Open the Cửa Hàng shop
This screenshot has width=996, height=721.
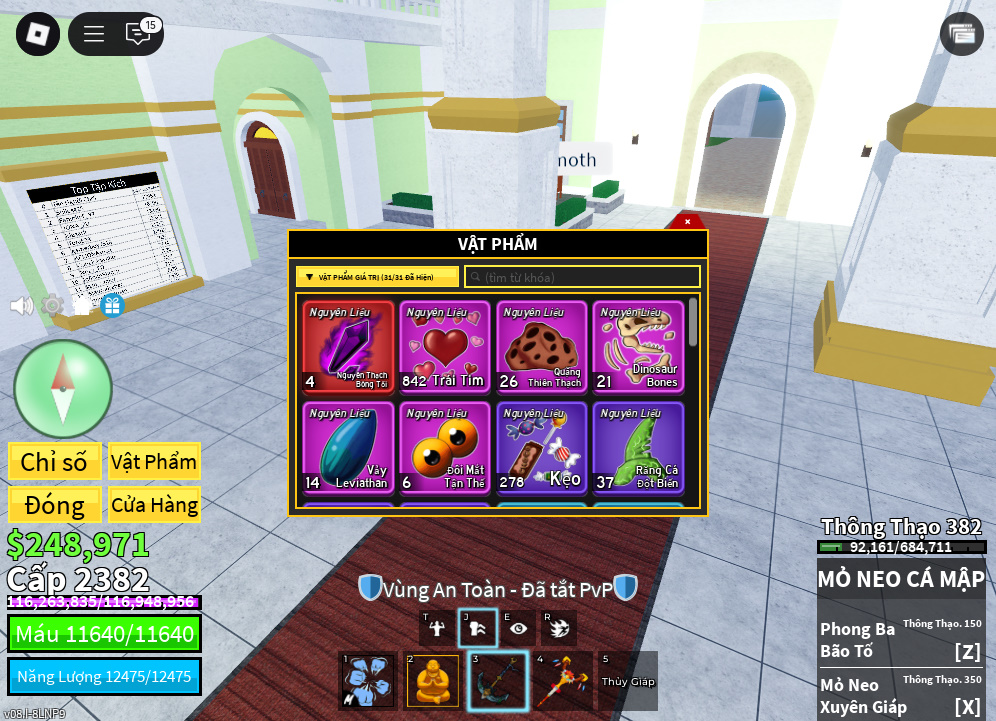[x=154, y=505]
